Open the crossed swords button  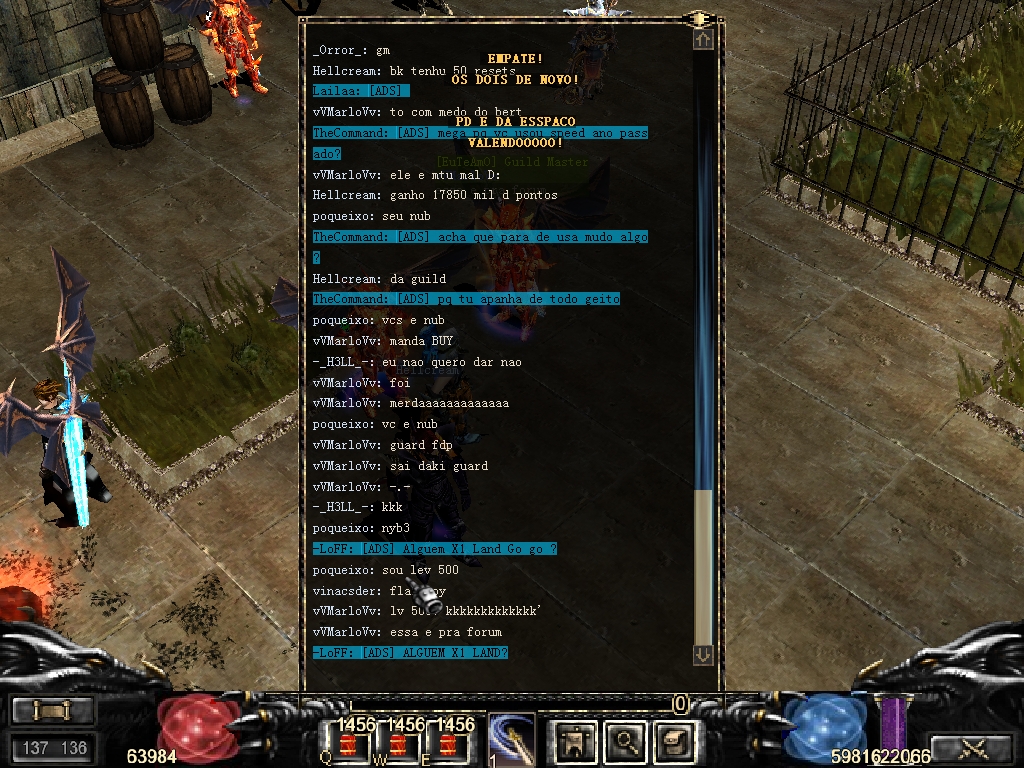[x=973, y=747]
